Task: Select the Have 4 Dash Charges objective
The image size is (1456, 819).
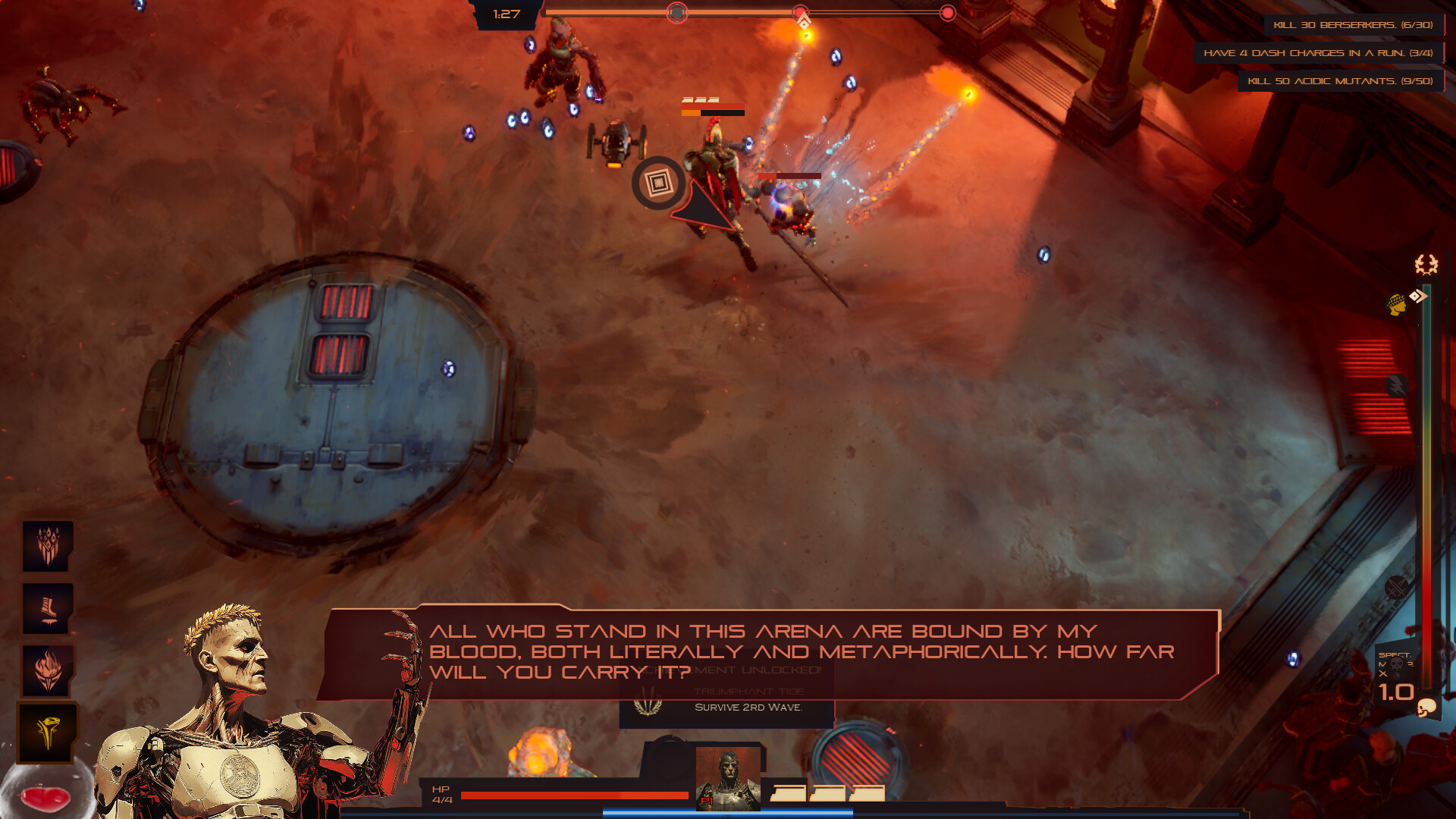Action: point(1318,53)
